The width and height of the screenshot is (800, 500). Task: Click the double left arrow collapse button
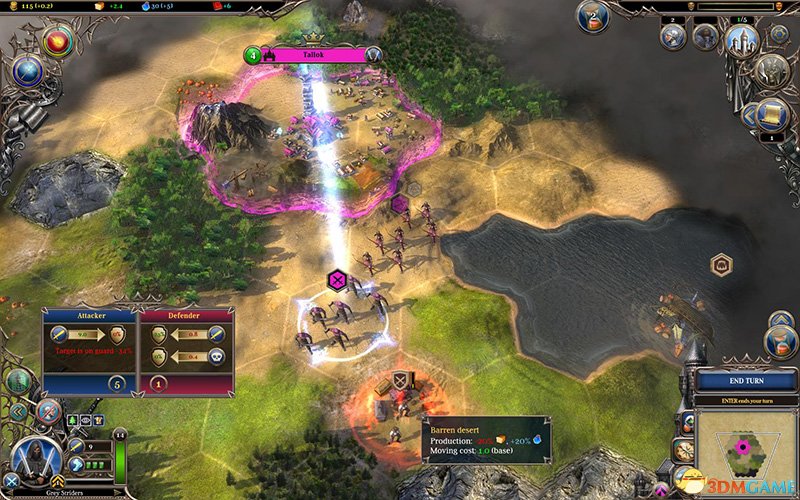point(16,409)
